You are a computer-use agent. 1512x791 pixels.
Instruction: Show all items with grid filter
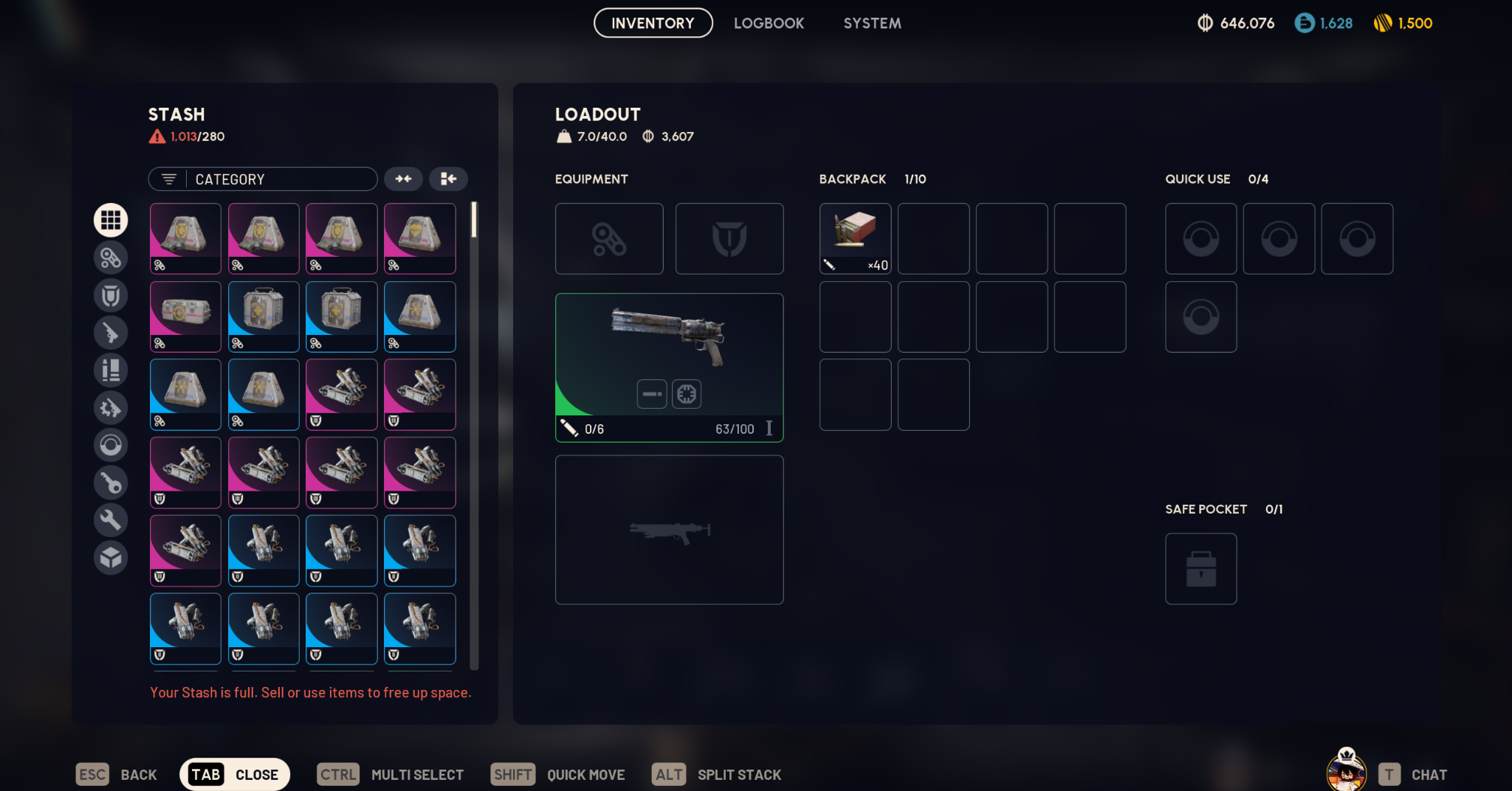click(x=111, y=220)
